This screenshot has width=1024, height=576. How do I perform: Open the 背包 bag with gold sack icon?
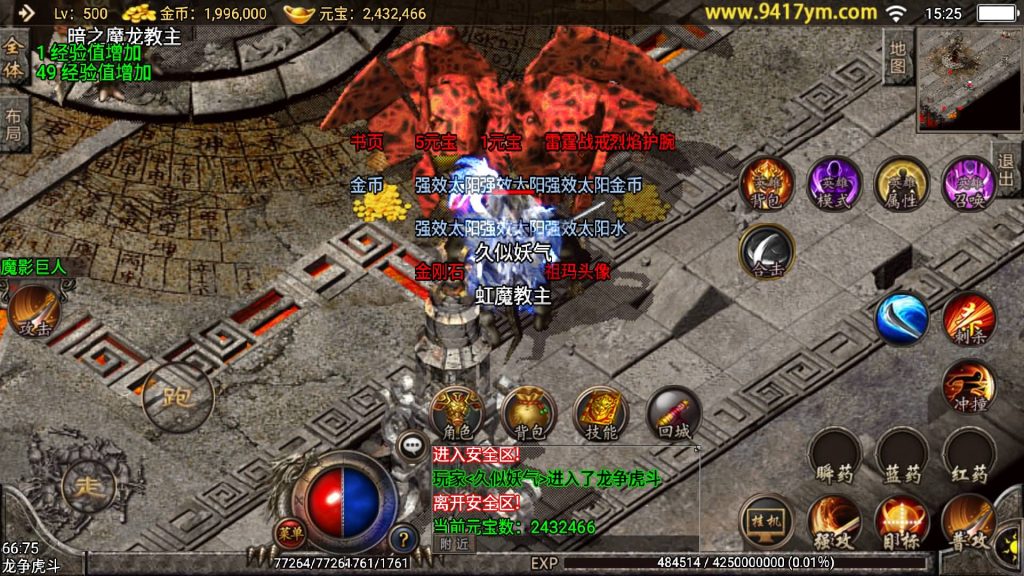tap(529, 413)
